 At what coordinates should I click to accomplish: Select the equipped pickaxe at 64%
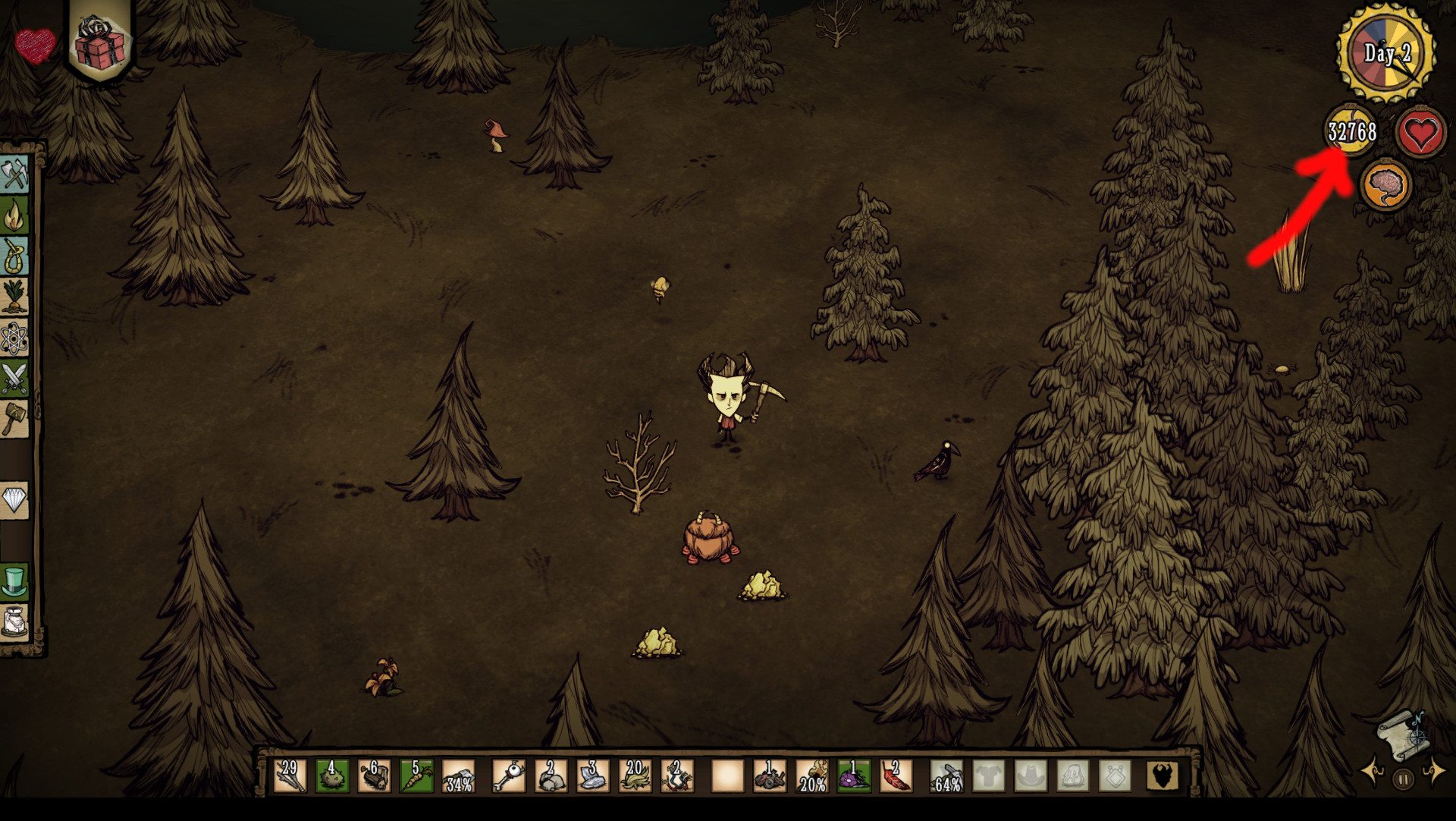946,775
